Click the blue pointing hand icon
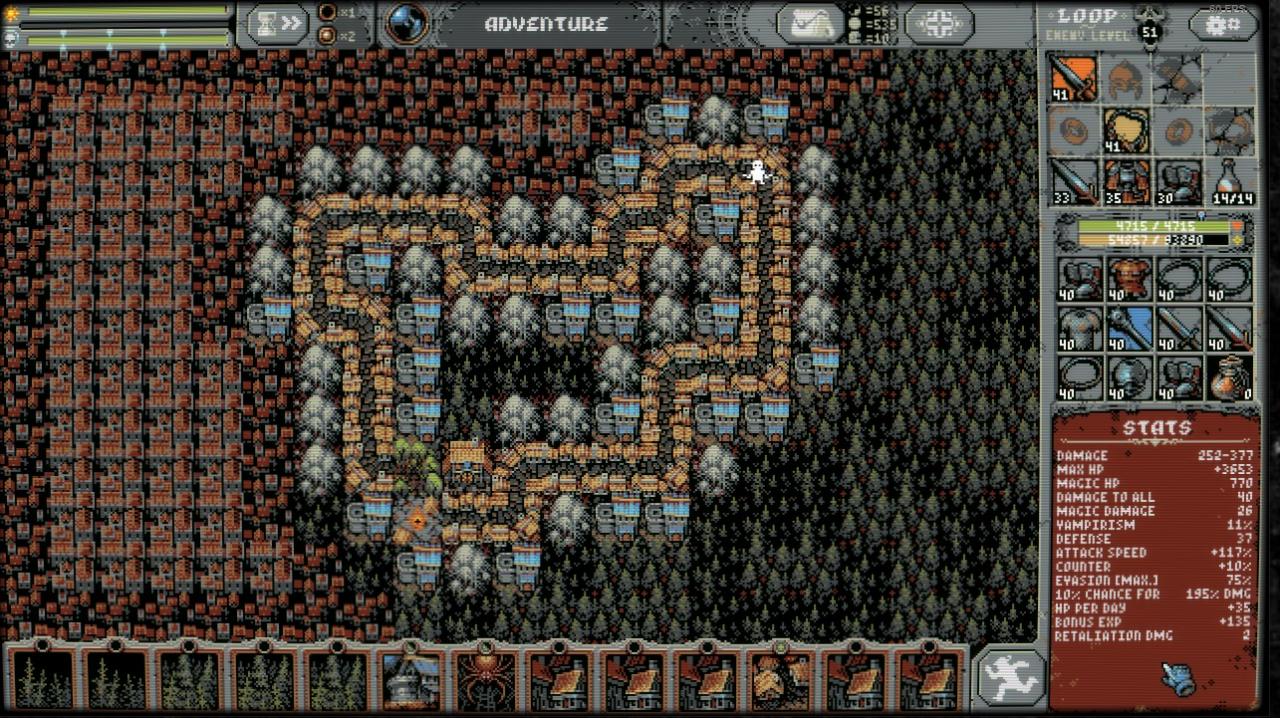The image size is (1280, 718). click(1179, 679)
